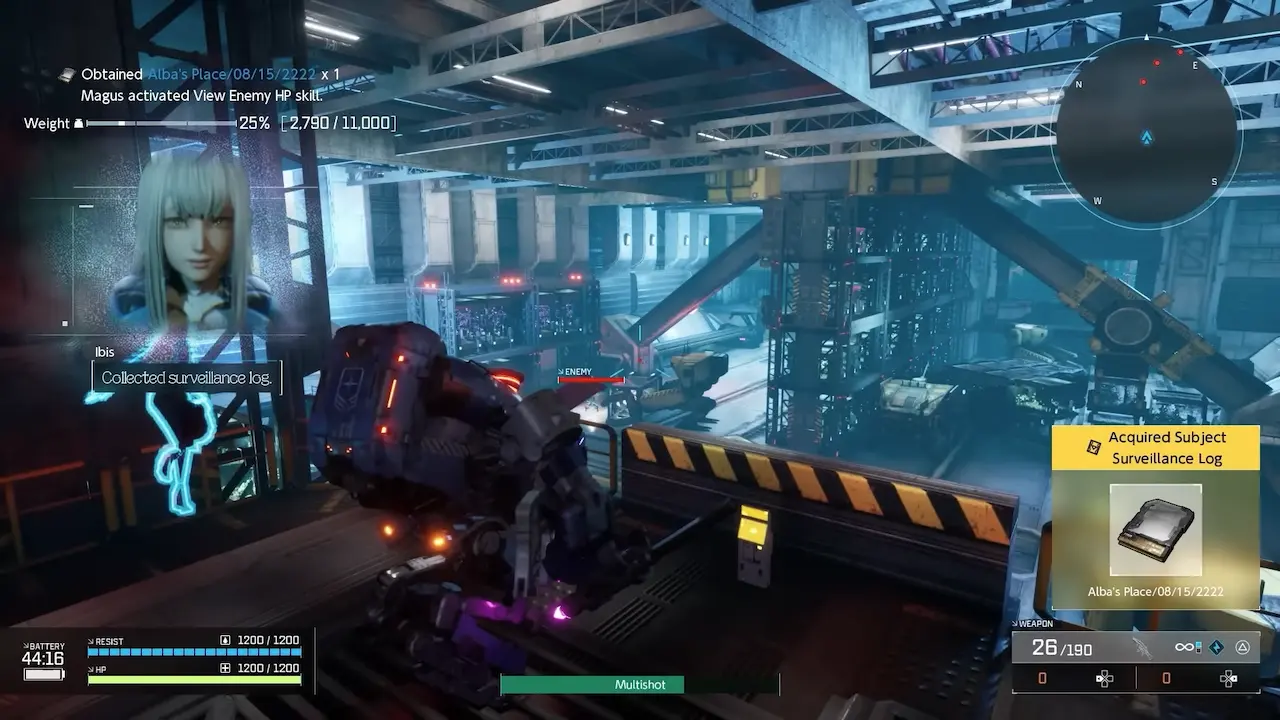Click the Acquired Subject Surveillance Log header

point(1157,447)
